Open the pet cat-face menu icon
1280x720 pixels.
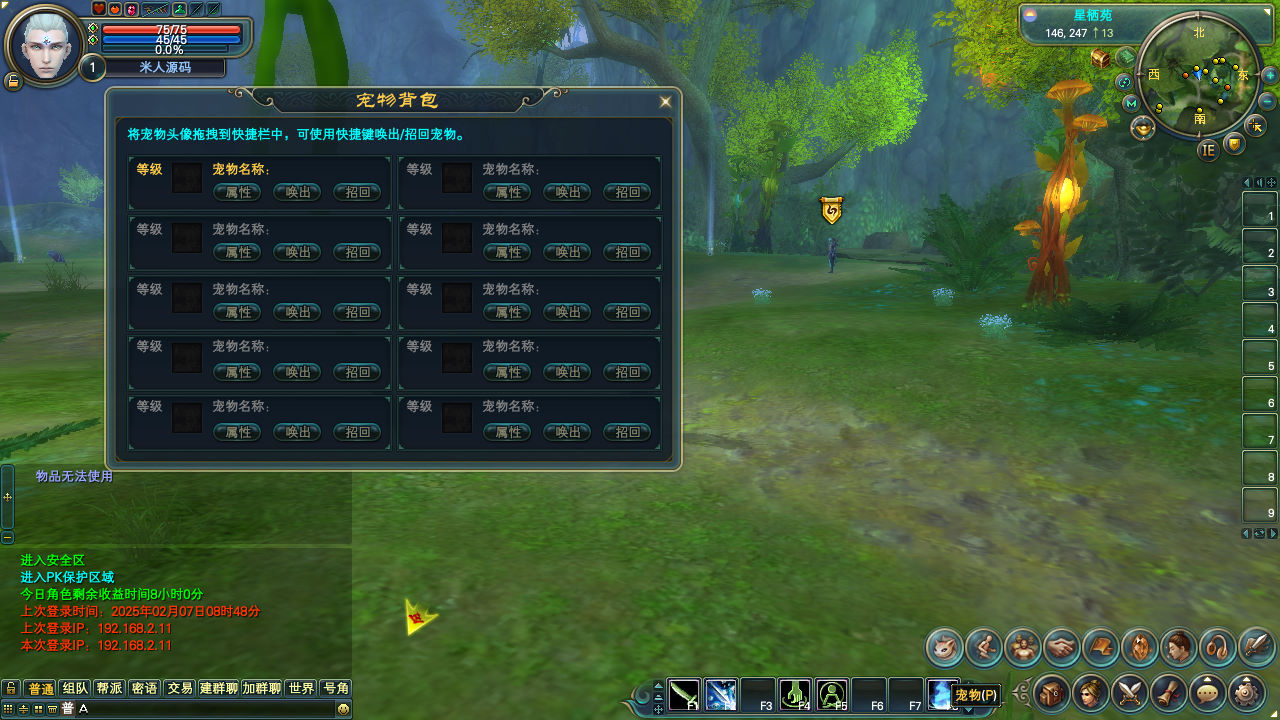(944, 647)
